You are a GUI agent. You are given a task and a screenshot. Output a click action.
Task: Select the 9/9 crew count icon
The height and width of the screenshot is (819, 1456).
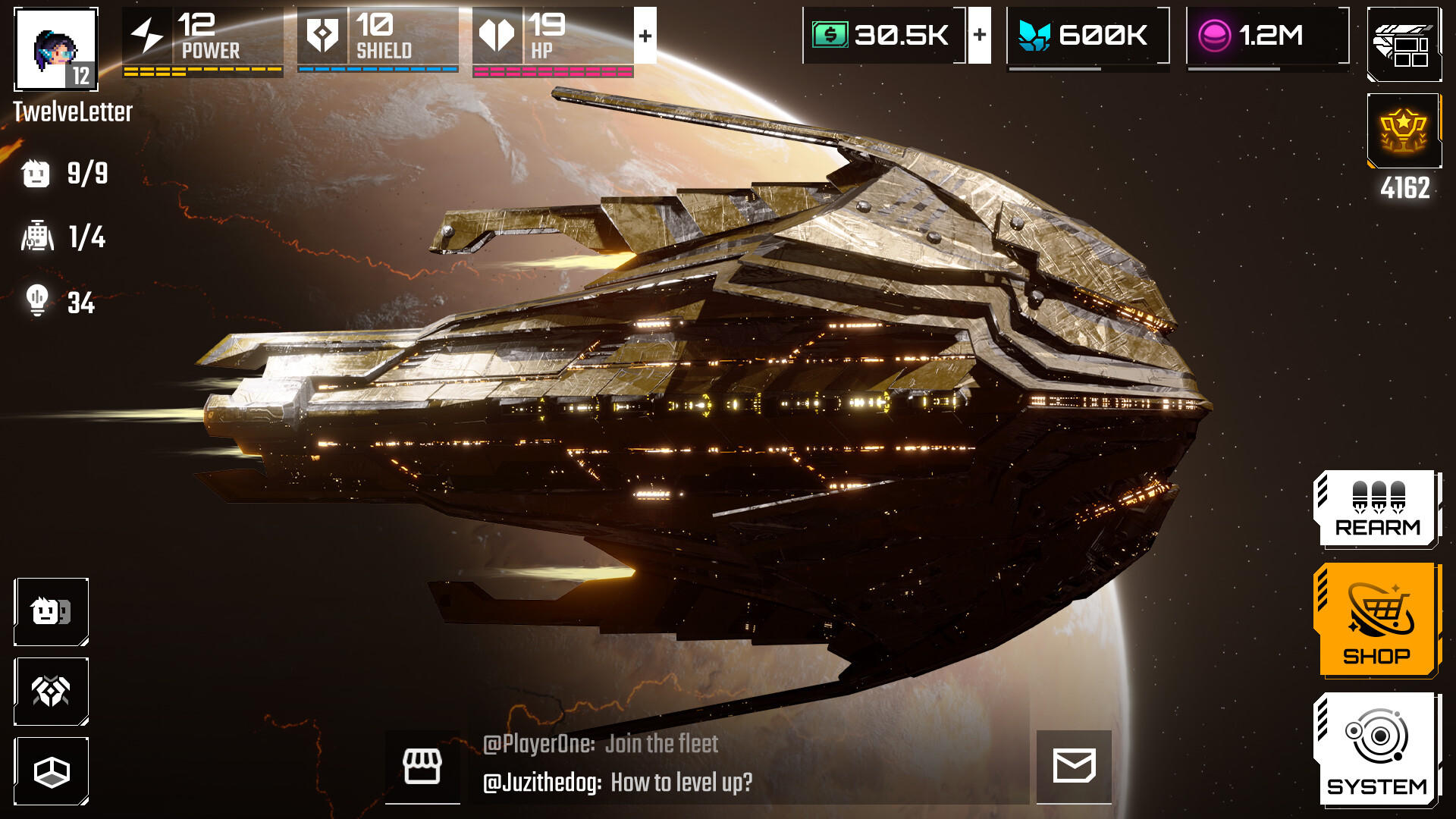click(x=36, y=174)
